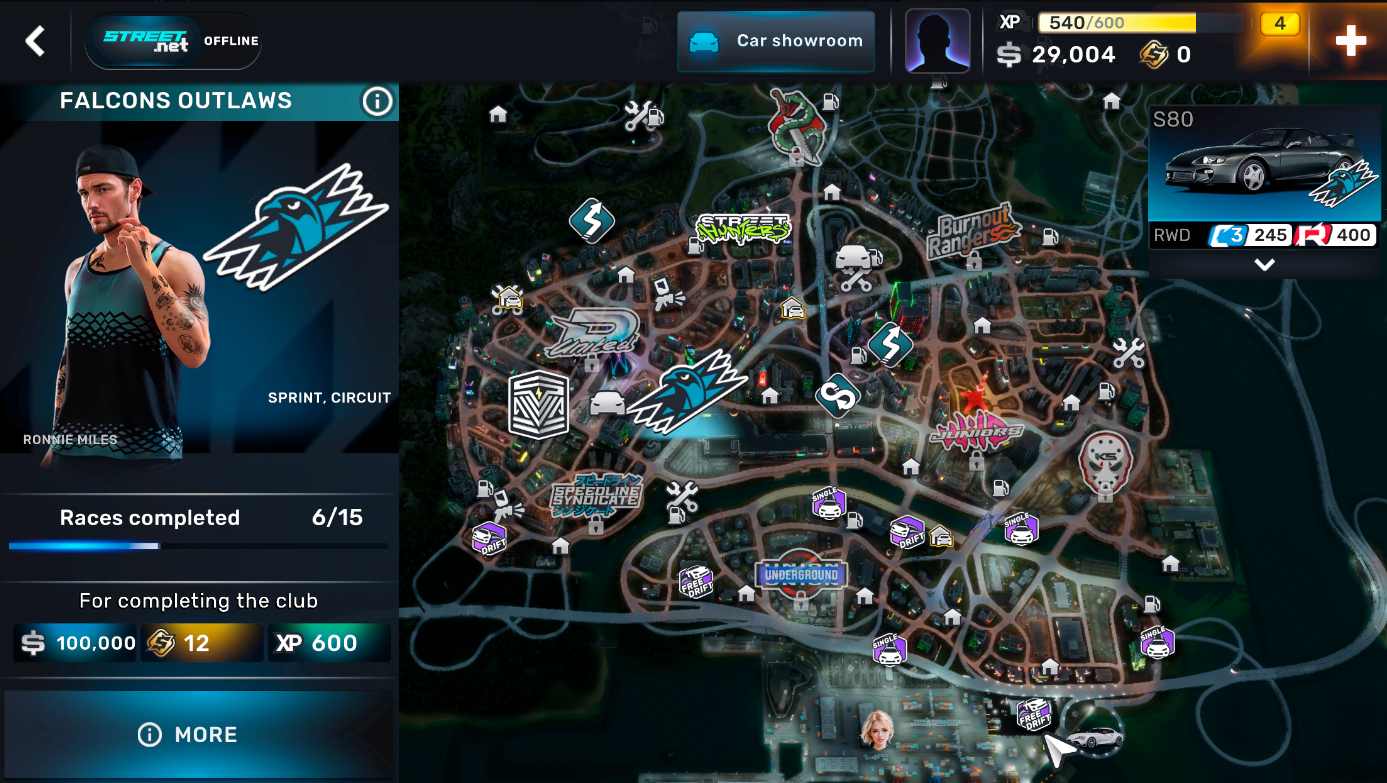Open the player avatar portrait
The height and width of the screenshot is (783, 1387).
[x=937, y=41]
